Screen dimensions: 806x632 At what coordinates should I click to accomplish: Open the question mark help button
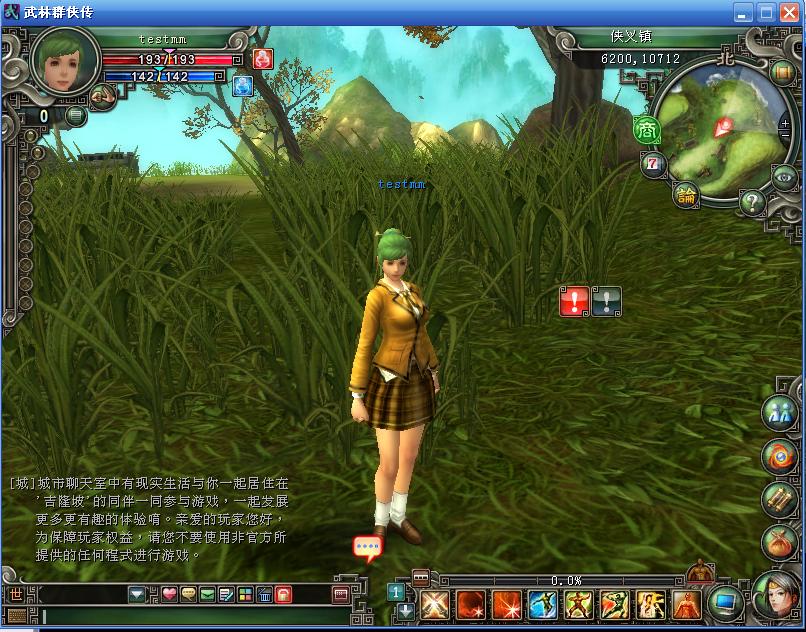[x=752, y=201]
